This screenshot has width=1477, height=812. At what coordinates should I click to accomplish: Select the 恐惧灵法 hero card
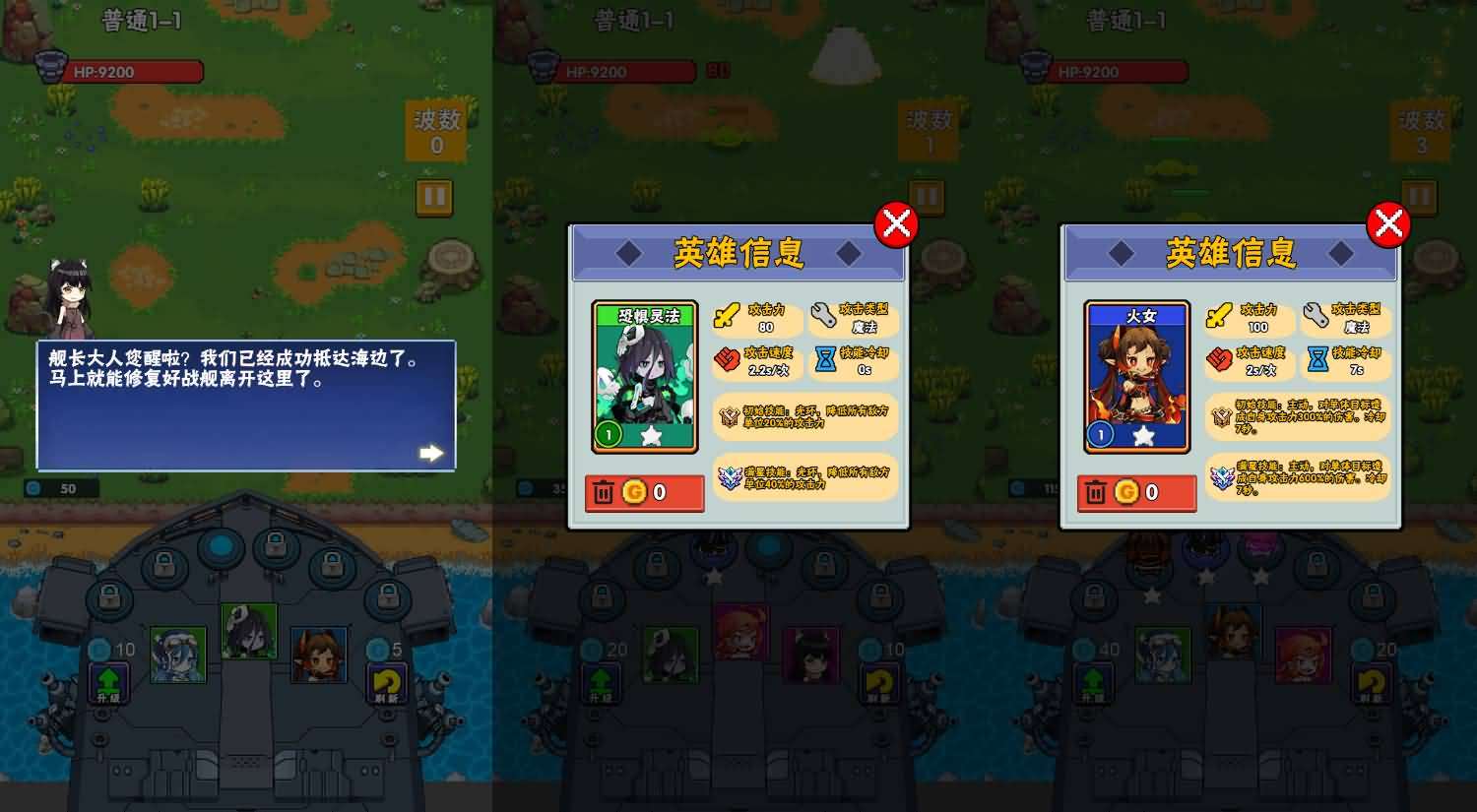(x=645, y=374)
